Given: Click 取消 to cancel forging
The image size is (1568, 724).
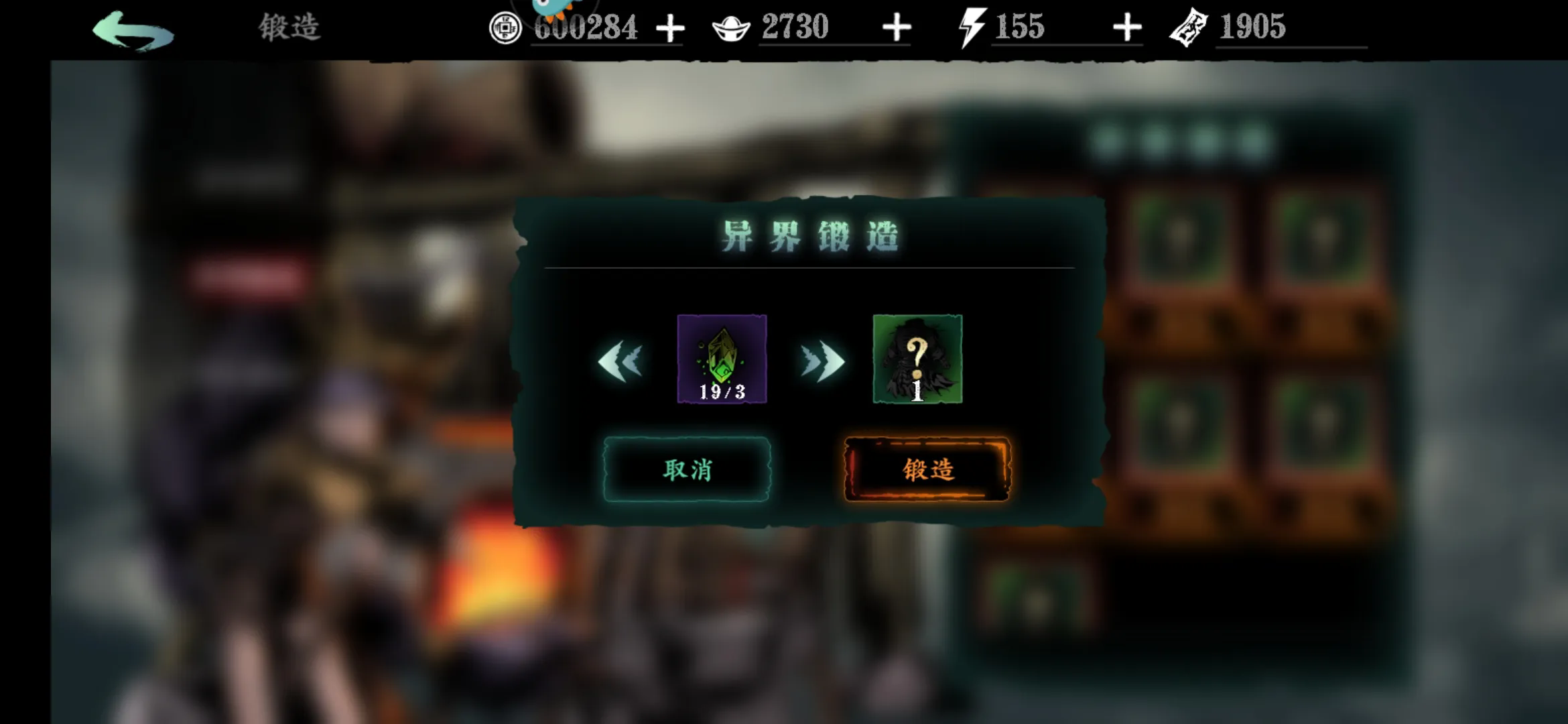Looking at the screenshot, I should [x=688, y=469].
